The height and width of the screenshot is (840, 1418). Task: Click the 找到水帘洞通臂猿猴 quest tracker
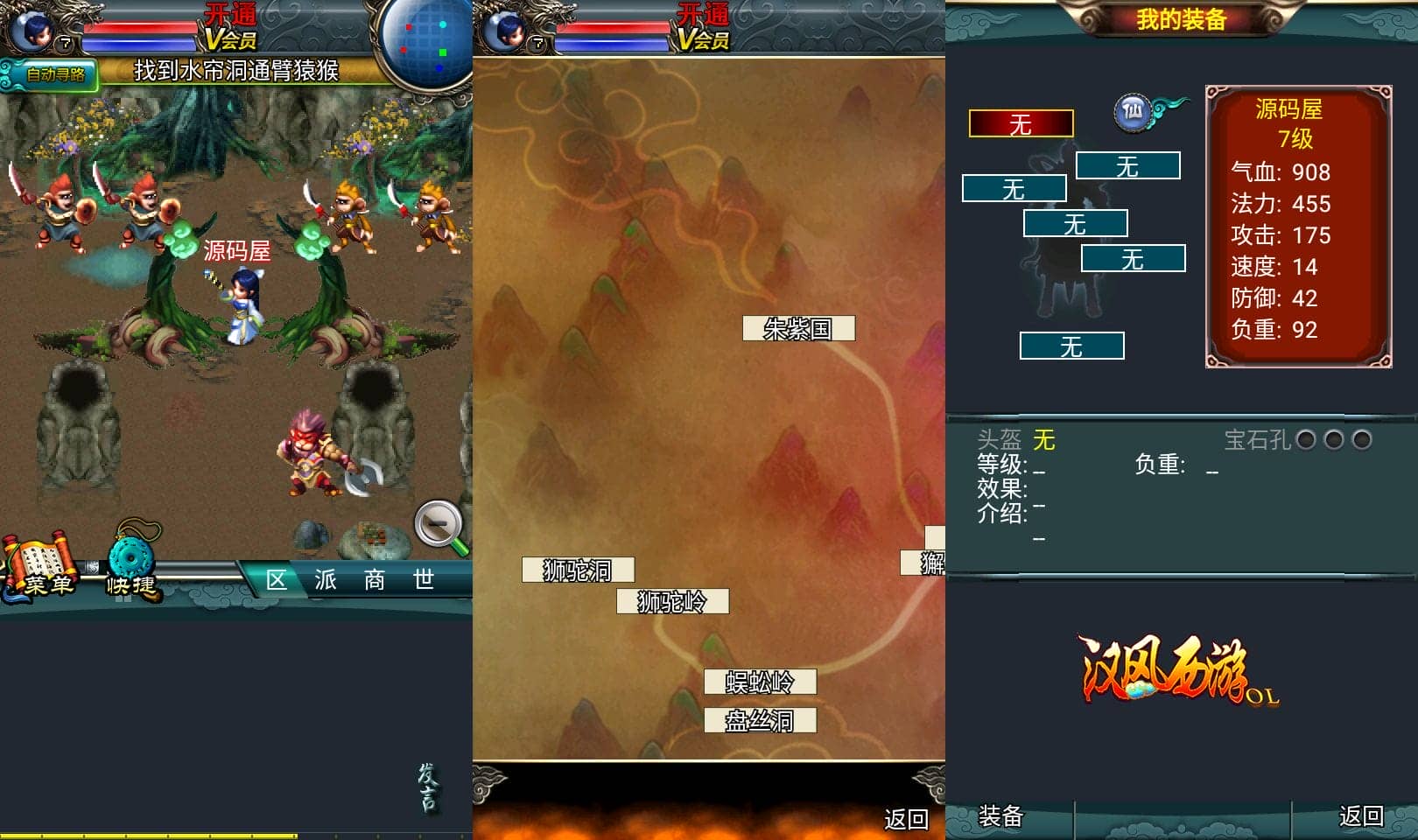click(236, 71)
